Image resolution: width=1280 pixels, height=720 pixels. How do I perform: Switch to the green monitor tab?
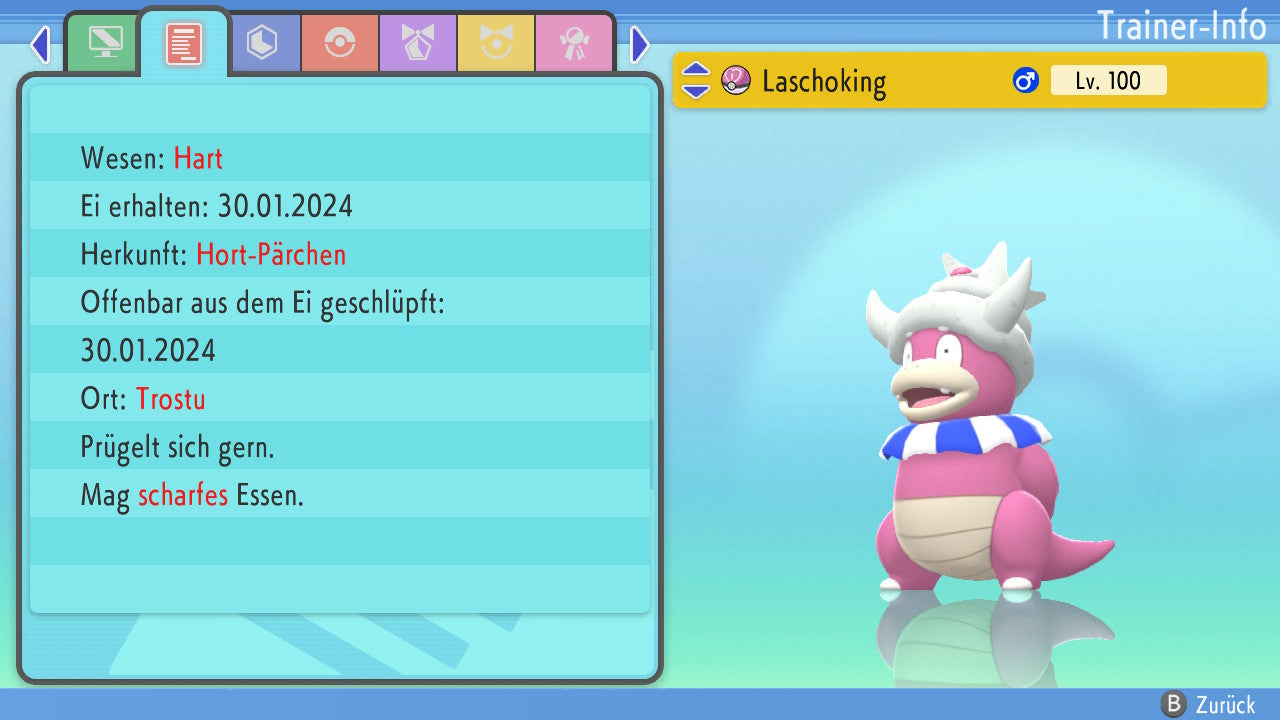tap(105, 43)
